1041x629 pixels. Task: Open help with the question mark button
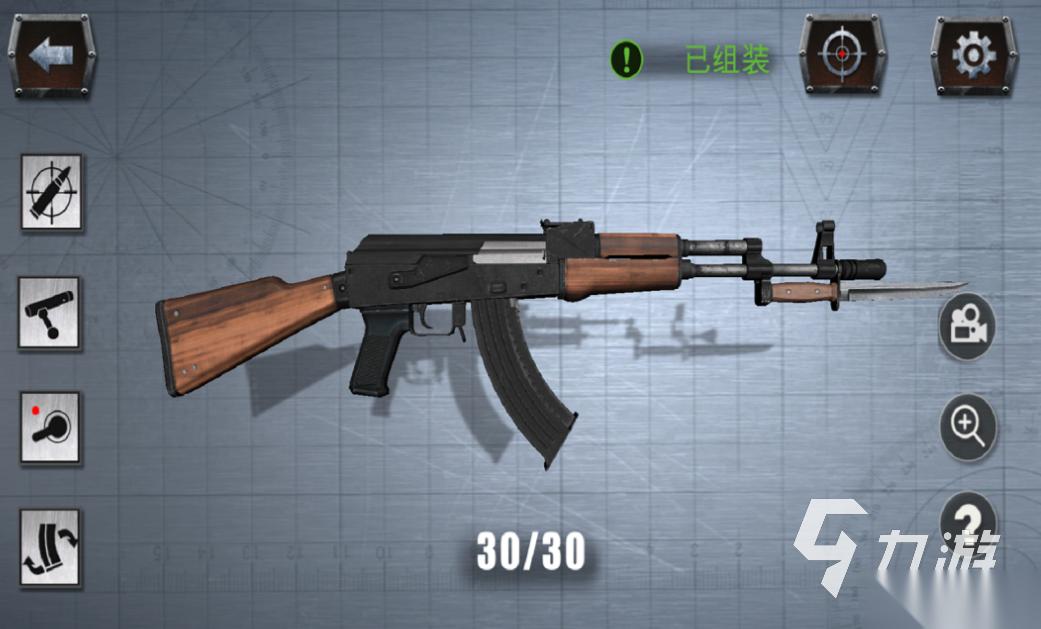967,520
